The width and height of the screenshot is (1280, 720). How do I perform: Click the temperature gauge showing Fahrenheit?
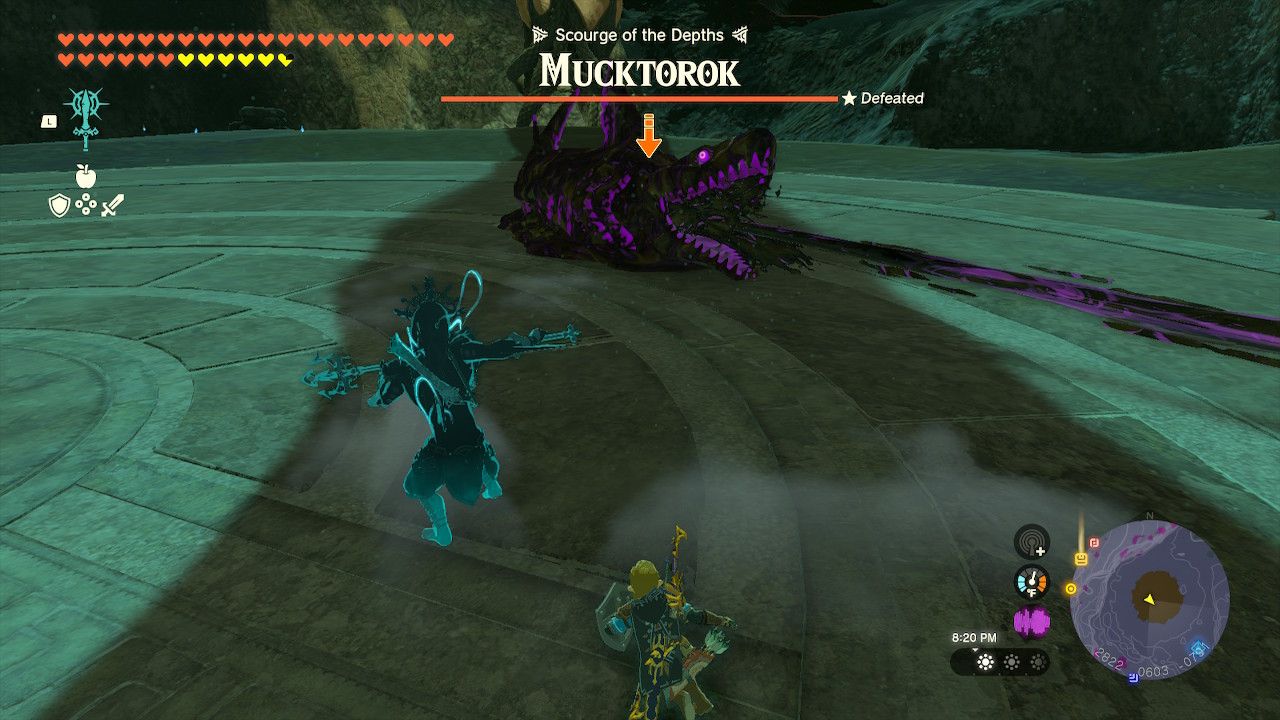(x=1031, y=582)
